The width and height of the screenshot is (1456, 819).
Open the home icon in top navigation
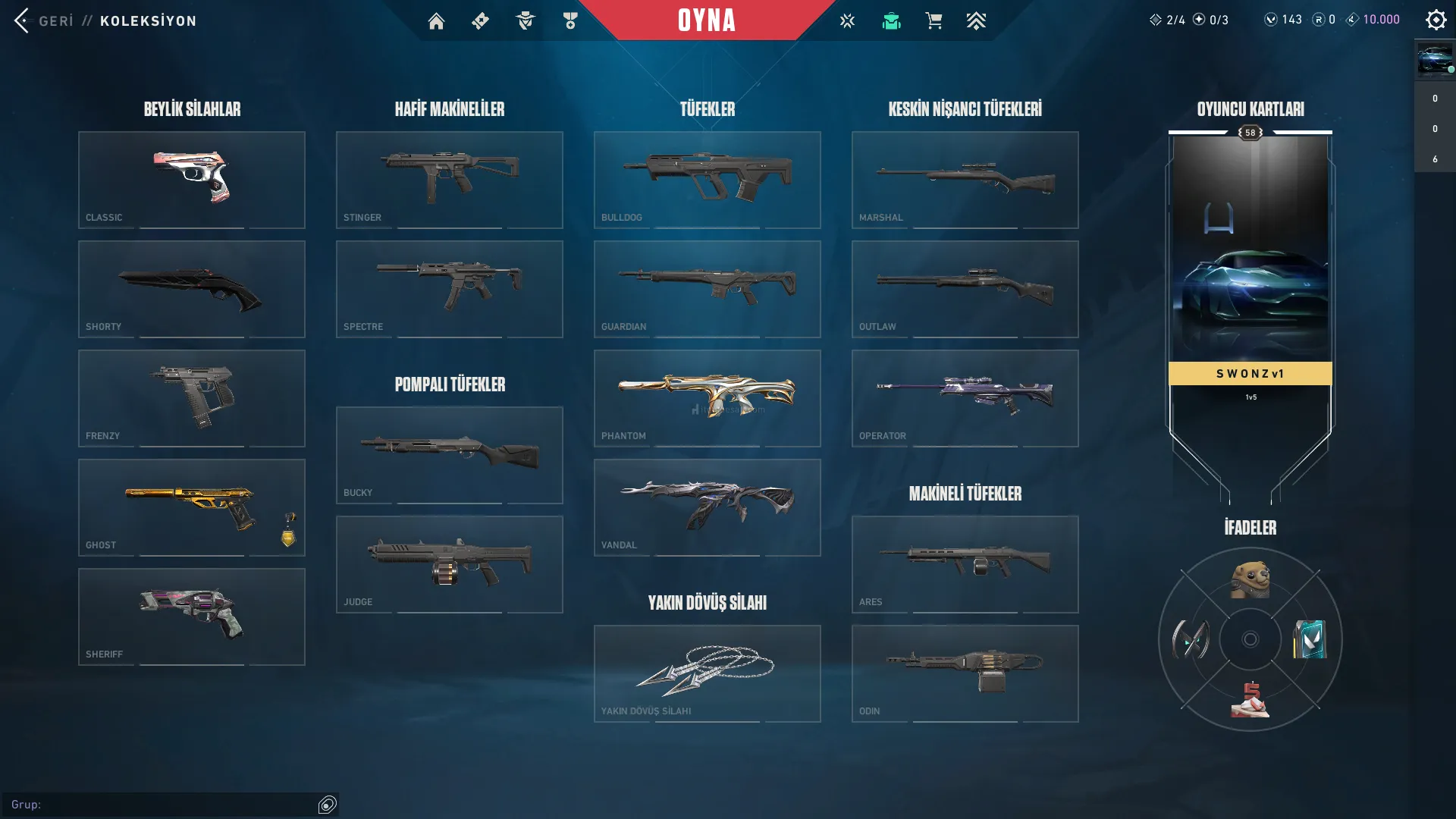coord(436,21)
